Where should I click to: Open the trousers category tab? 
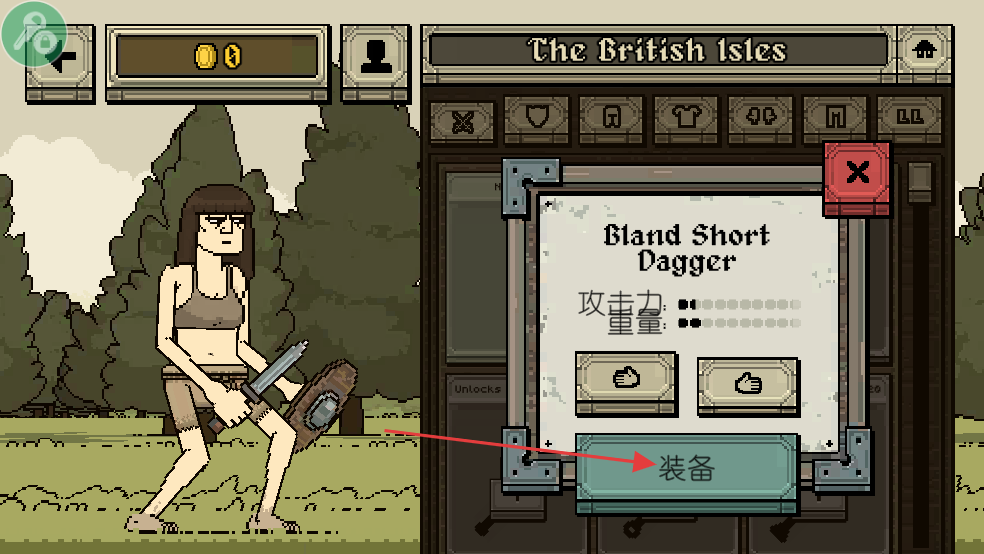tap(835, 118)
